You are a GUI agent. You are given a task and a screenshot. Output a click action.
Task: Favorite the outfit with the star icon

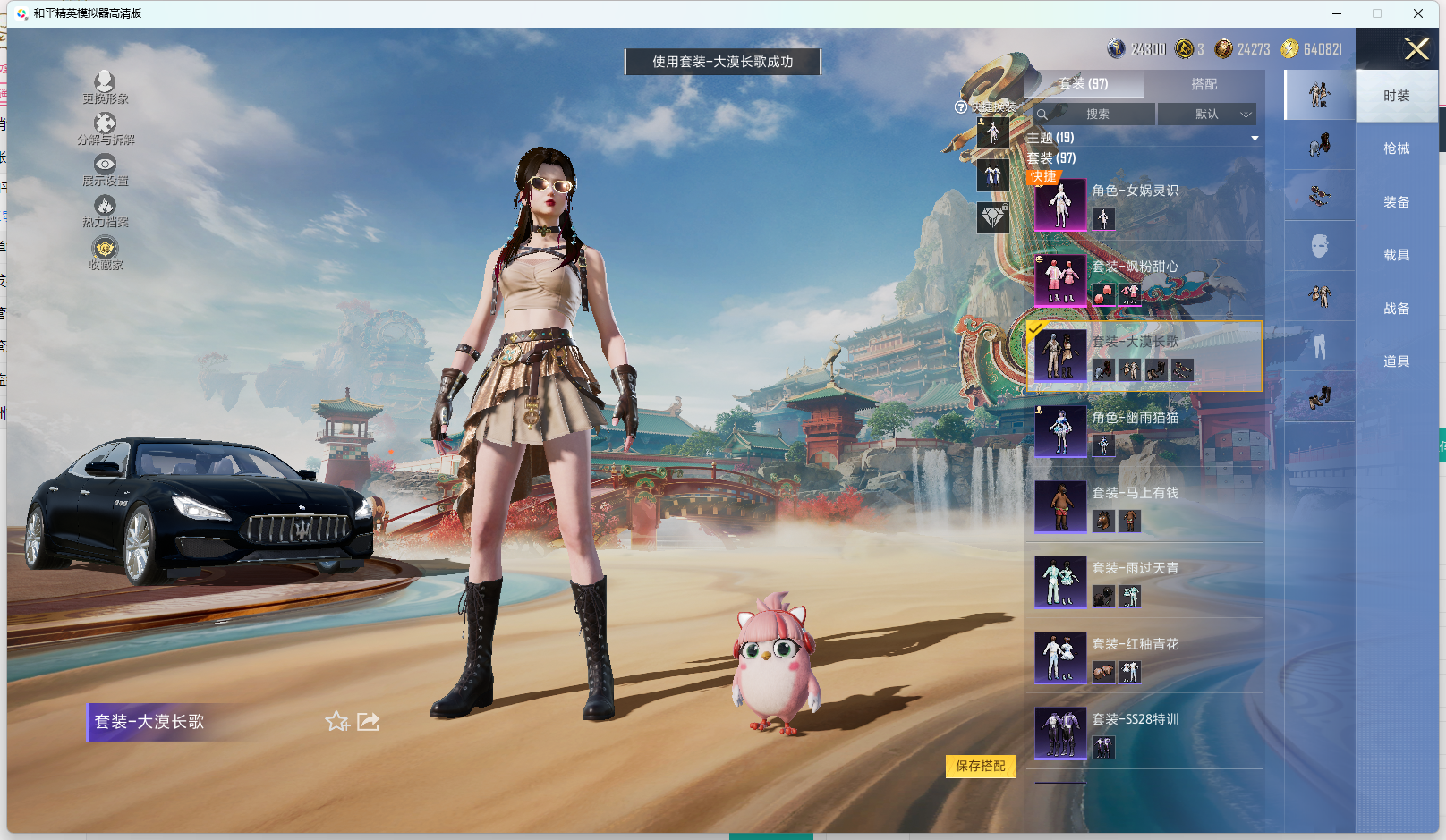[x=336, y=721]
